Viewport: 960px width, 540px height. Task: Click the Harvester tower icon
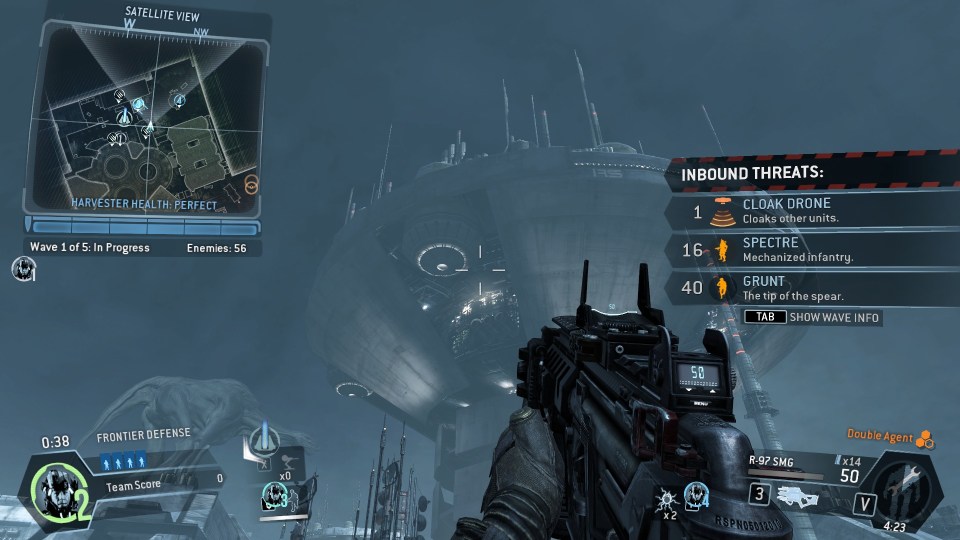(x=263, y=437)
